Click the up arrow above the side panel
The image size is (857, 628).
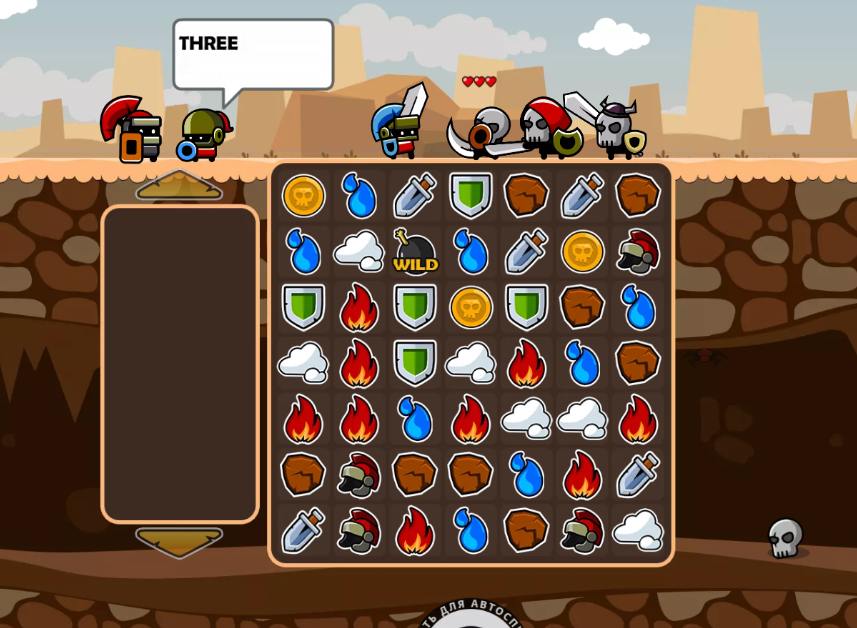[x=179, y=186]
